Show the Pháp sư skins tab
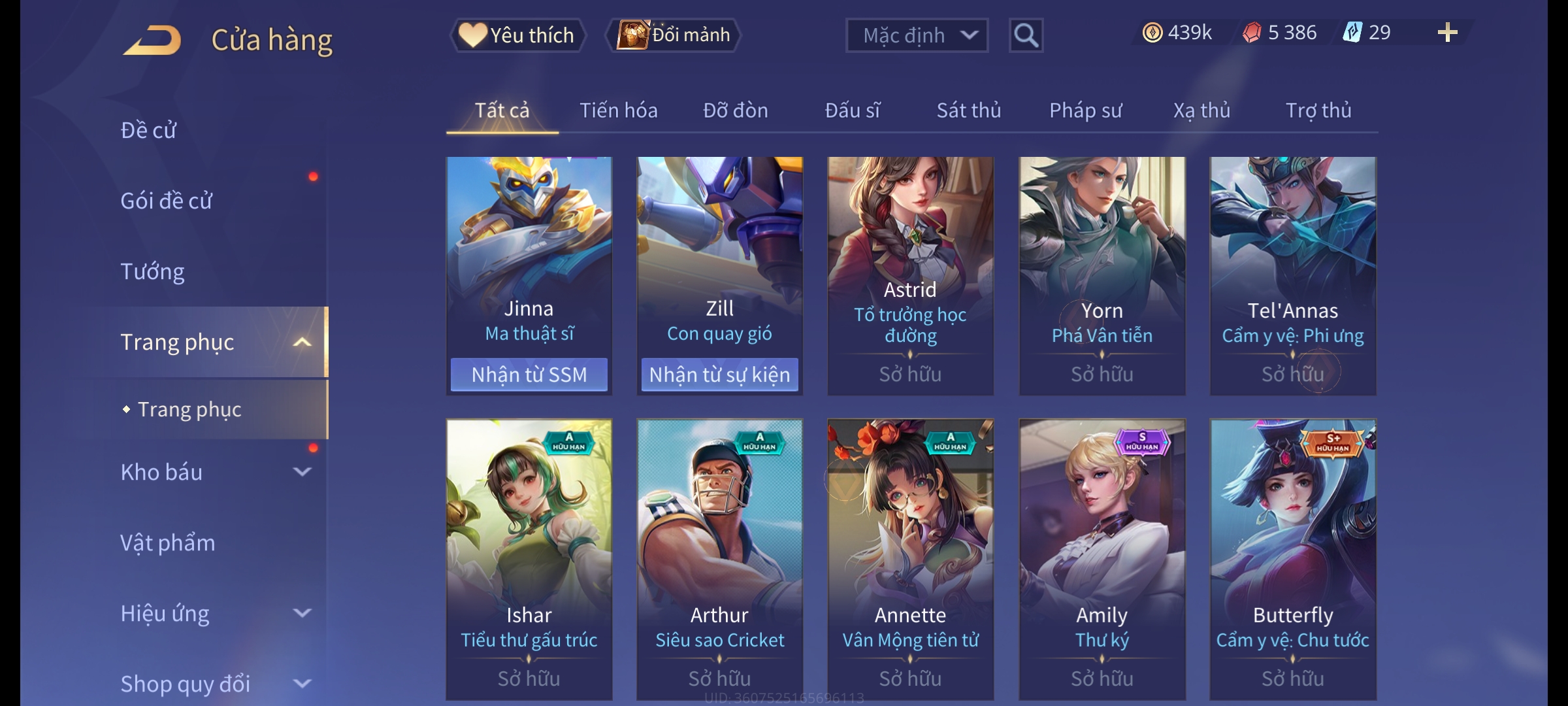This screenshot has width=1568, height=706. click(1085, 110)
